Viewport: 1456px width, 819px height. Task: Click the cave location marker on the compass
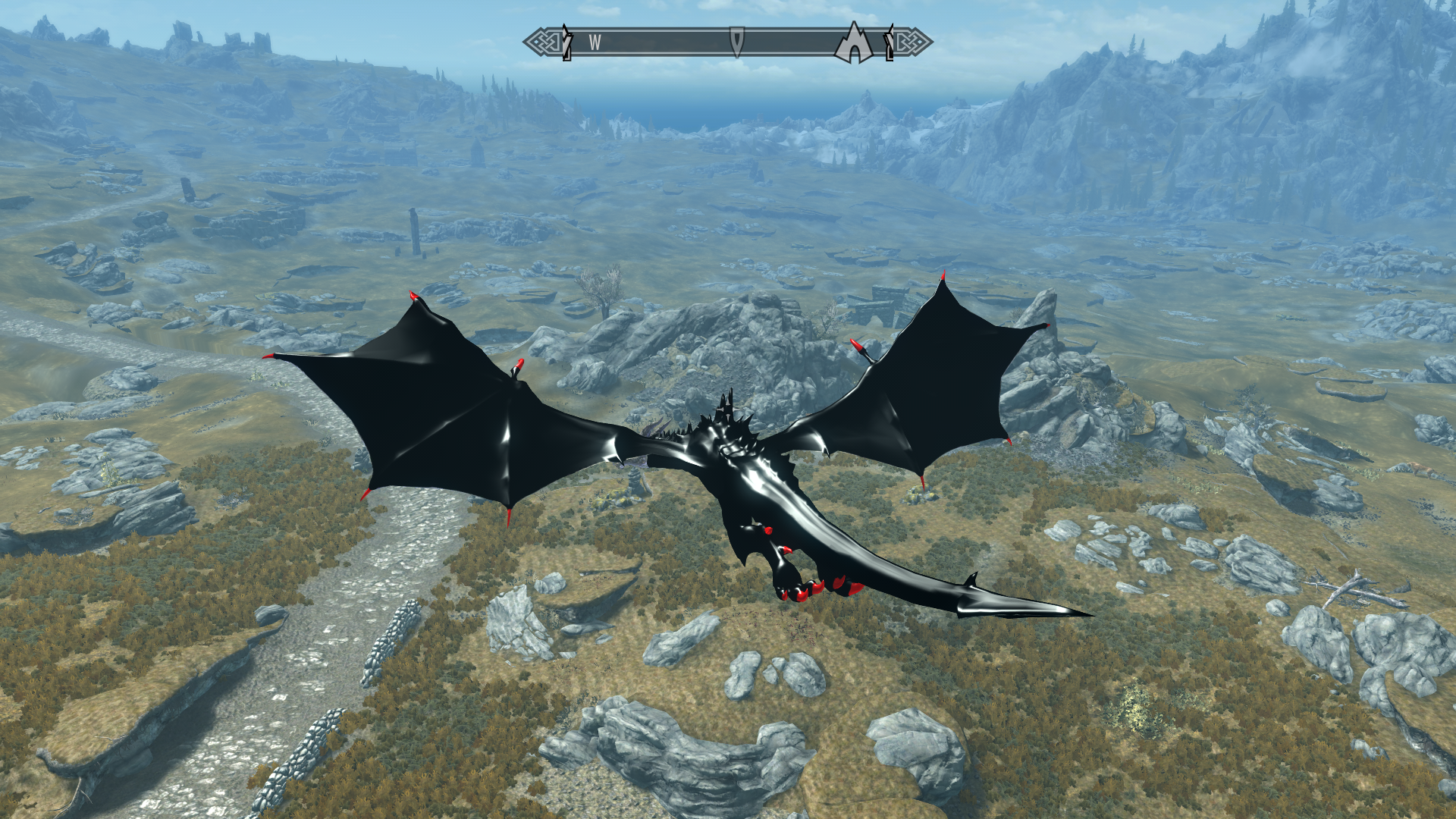855,43
